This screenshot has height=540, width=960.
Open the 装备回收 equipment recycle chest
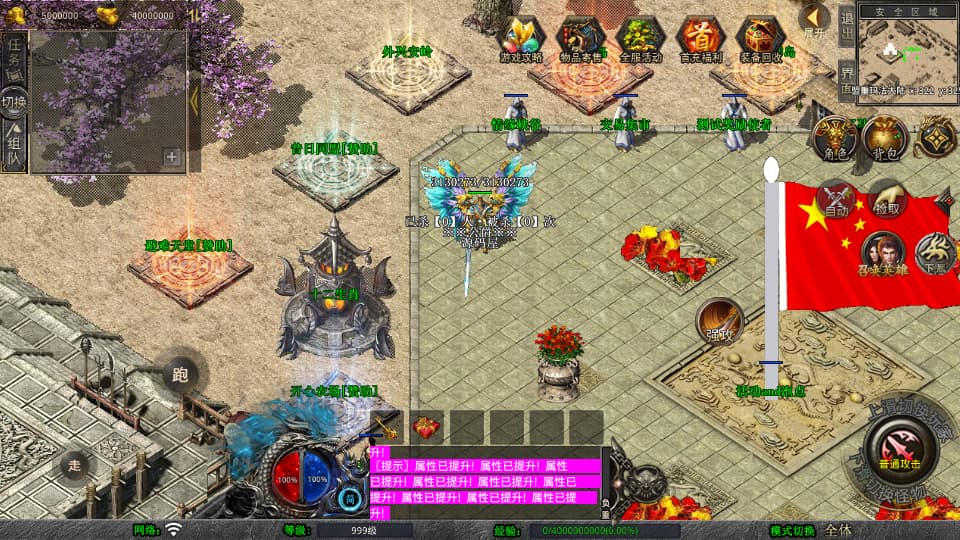click(x=761, y=39)
